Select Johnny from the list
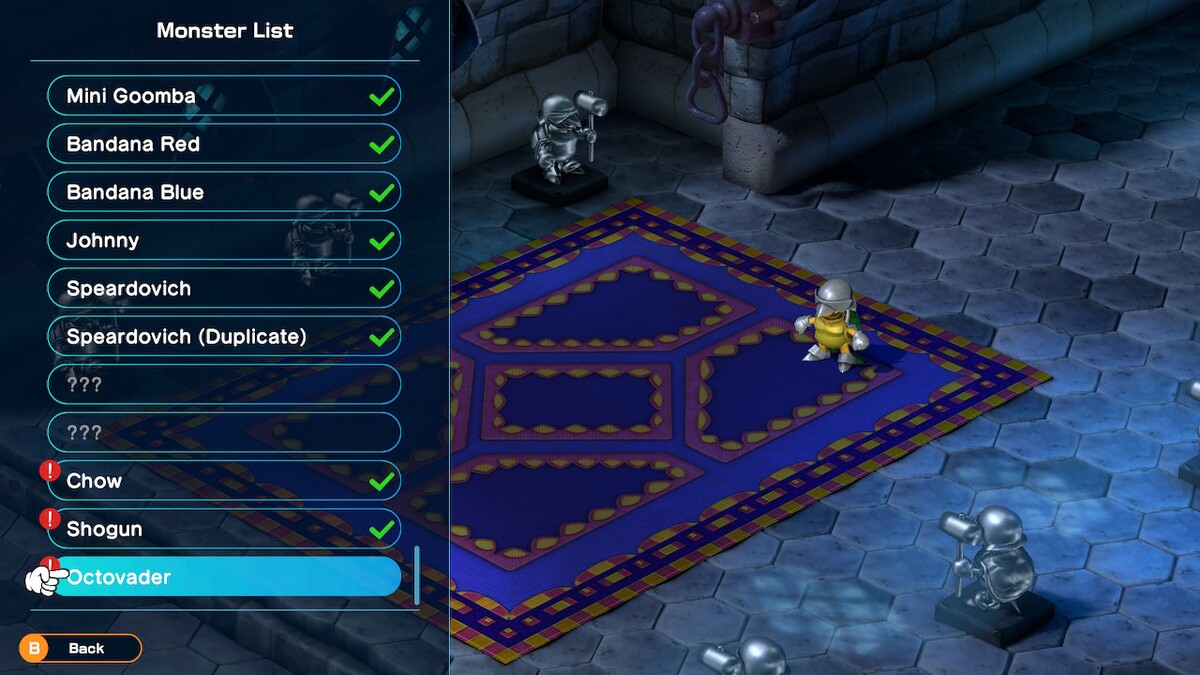Image resolution: width=1200 pixels, height=675 pixels. click(223, 240)
